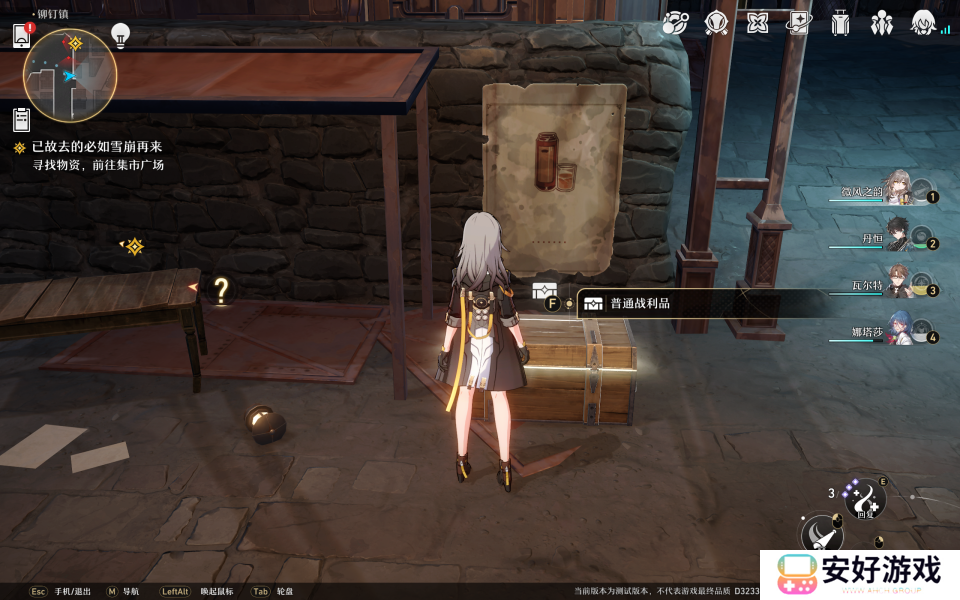Open the helmet-shaped icon in top bar
This screenshot has height=600, width=960.
(x=716, y=22)
